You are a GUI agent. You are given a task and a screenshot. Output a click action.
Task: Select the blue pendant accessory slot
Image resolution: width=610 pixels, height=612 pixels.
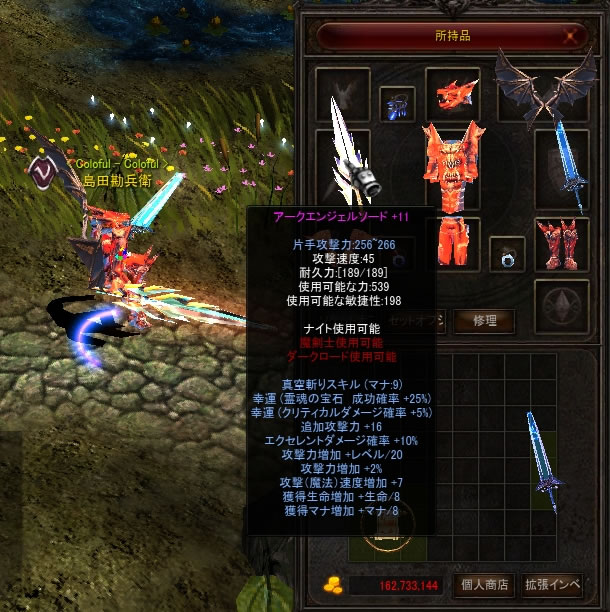pyautogui.click(x=398, y=103)
